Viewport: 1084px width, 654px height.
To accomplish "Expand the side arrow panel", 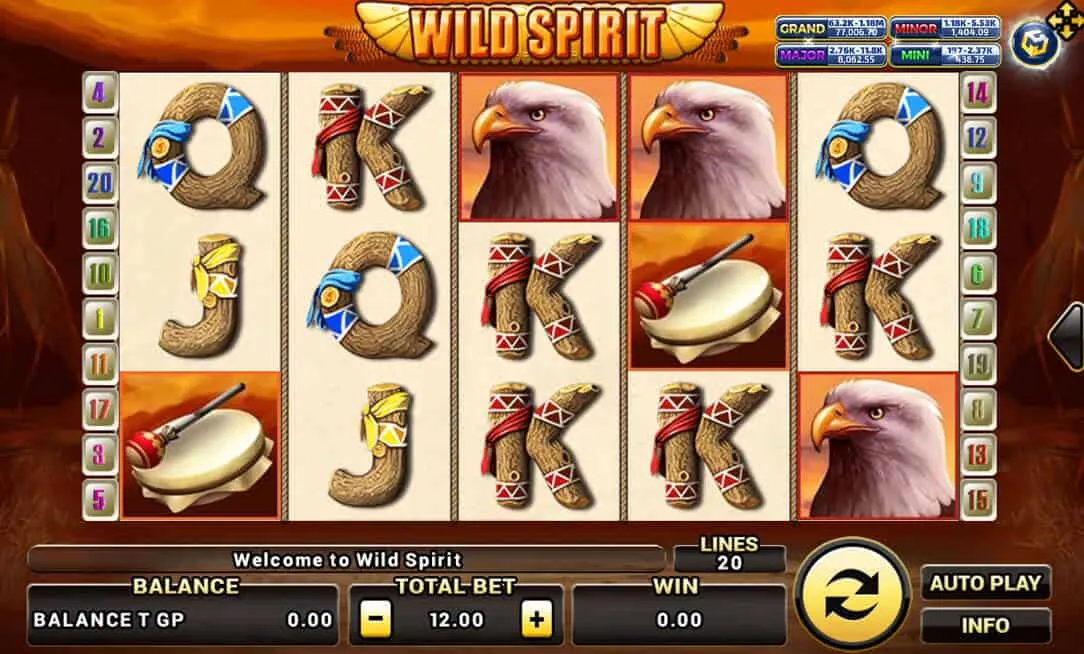I will (x=1066, y=338).
